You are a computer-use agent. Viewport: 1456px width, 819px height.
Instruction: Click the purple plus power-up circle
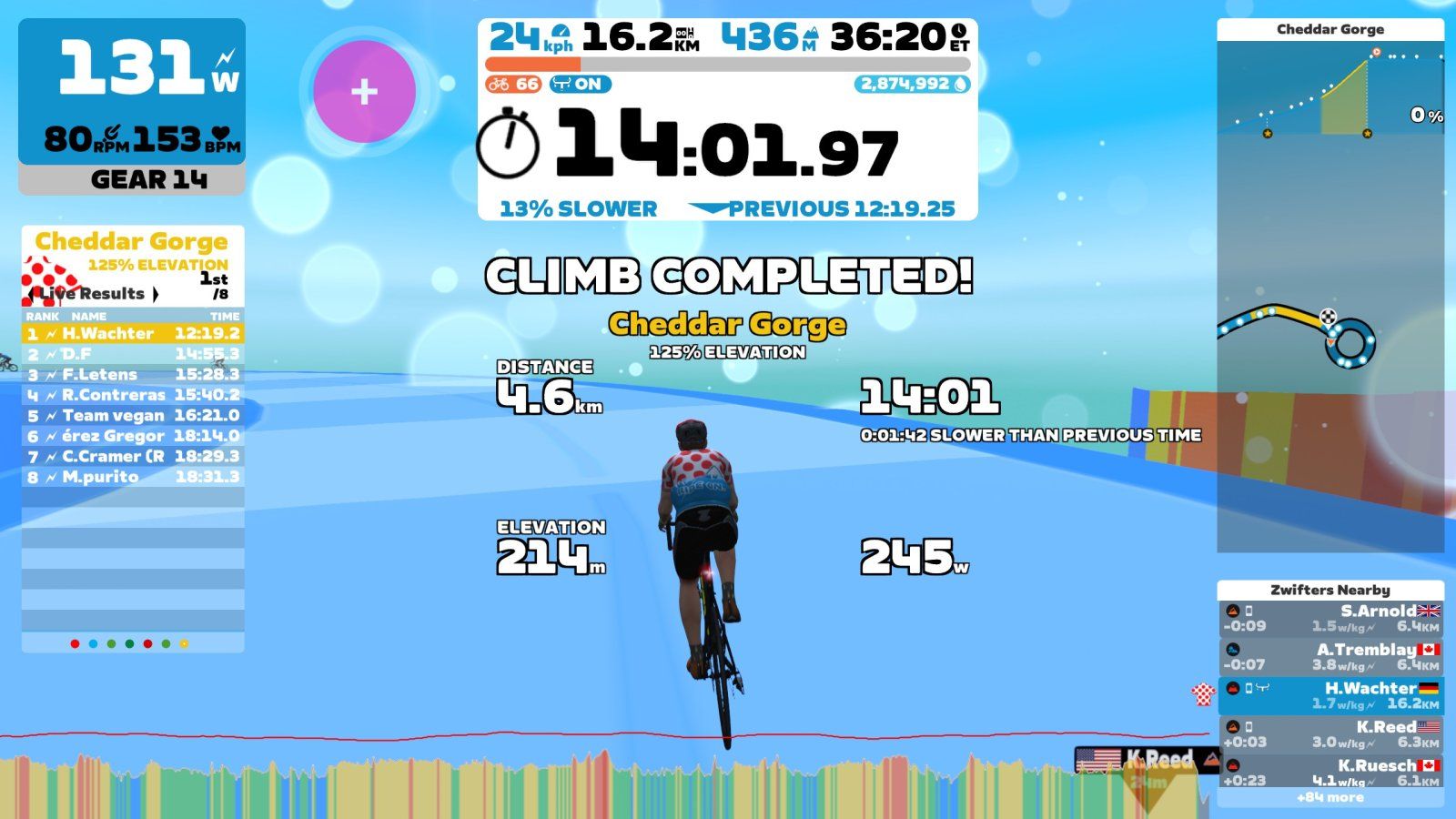point(364,91)
